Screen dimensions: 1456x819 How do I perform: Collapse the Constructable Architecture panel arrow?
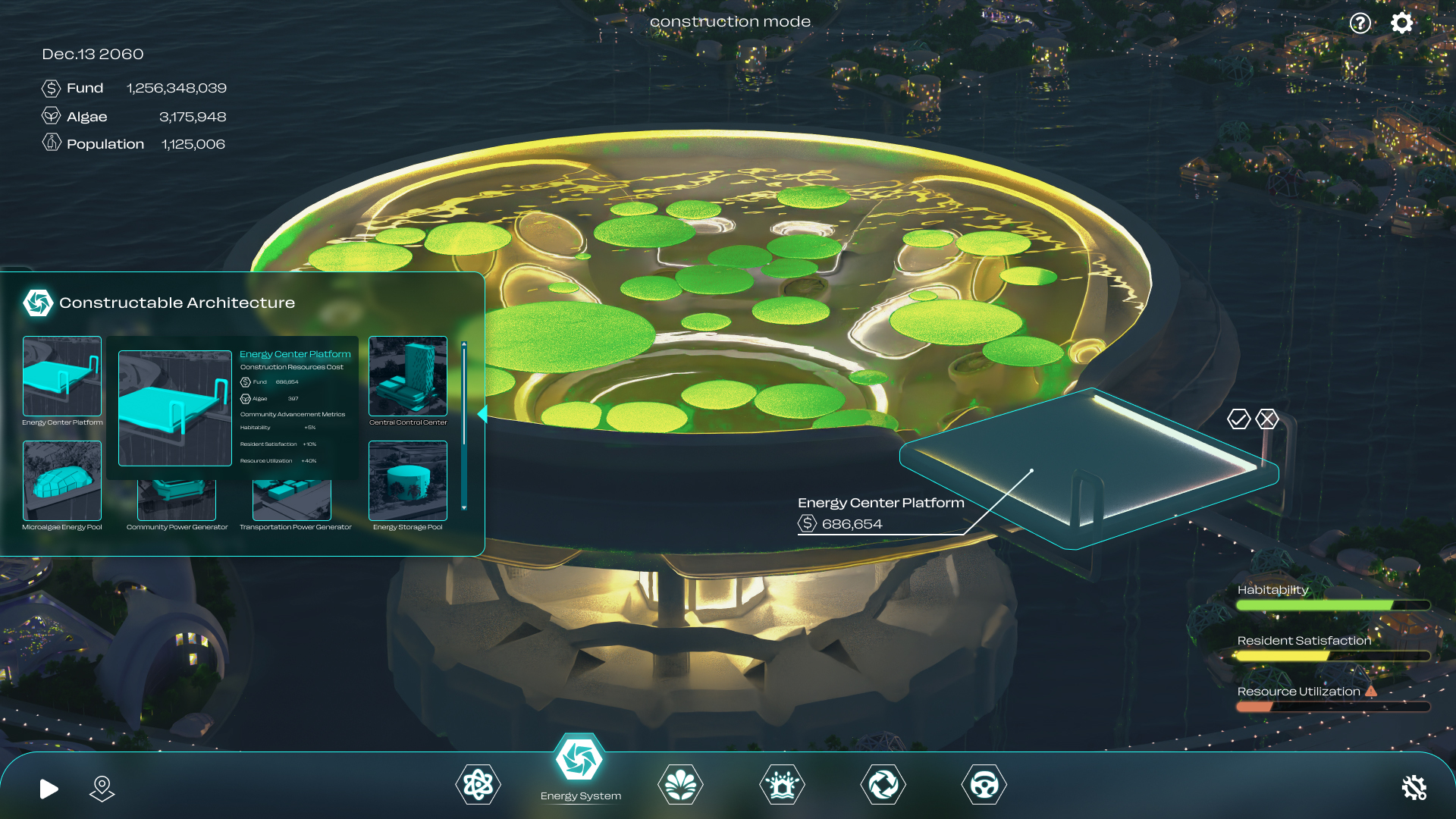coord(482,414)
